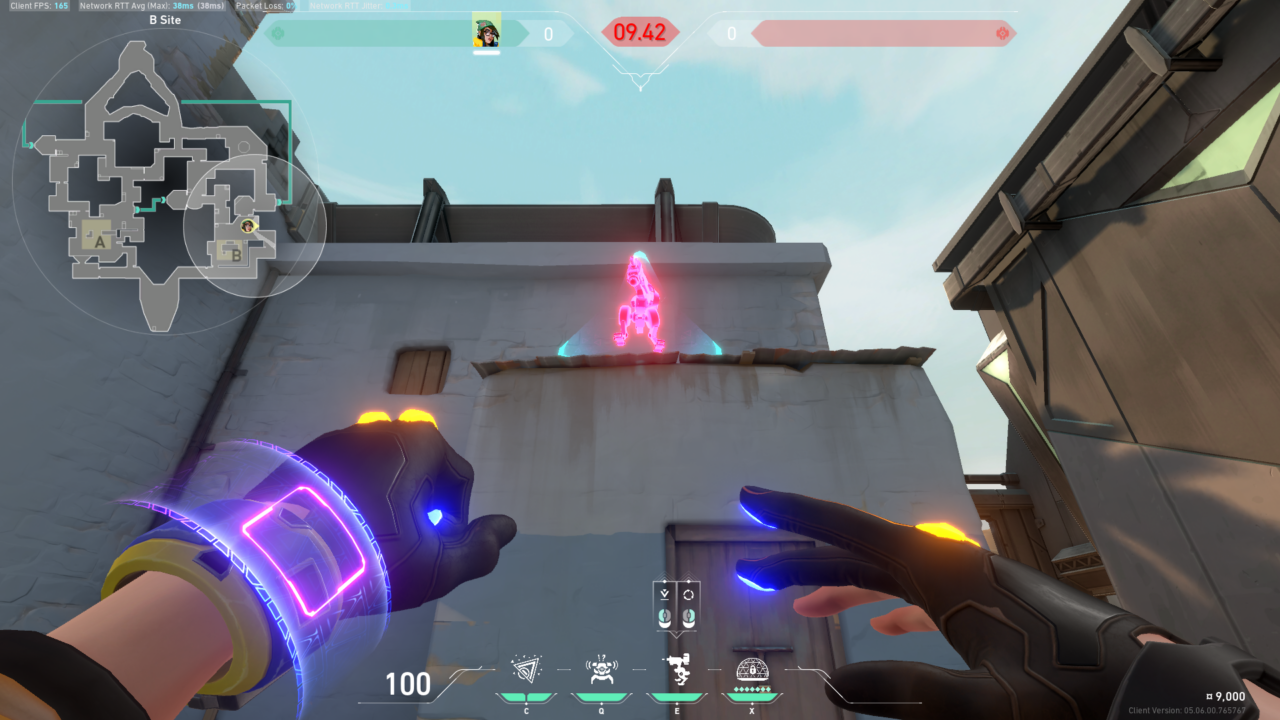Toggle the circular rotation indicator
The width and height of the screenshot is (1280, 720).
click(x=691, y=595)
